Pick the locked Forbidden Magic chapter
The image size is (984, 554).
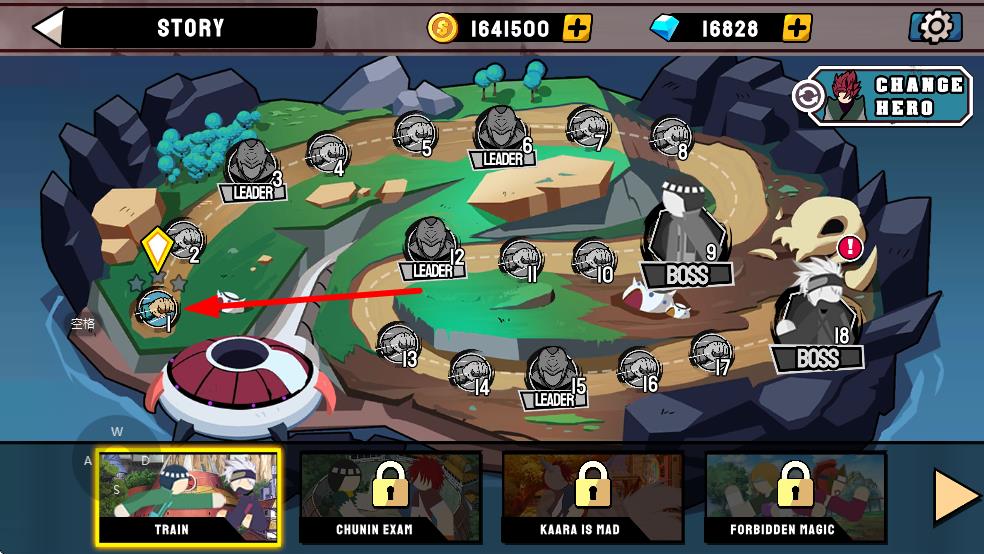[x=795, y=495]
